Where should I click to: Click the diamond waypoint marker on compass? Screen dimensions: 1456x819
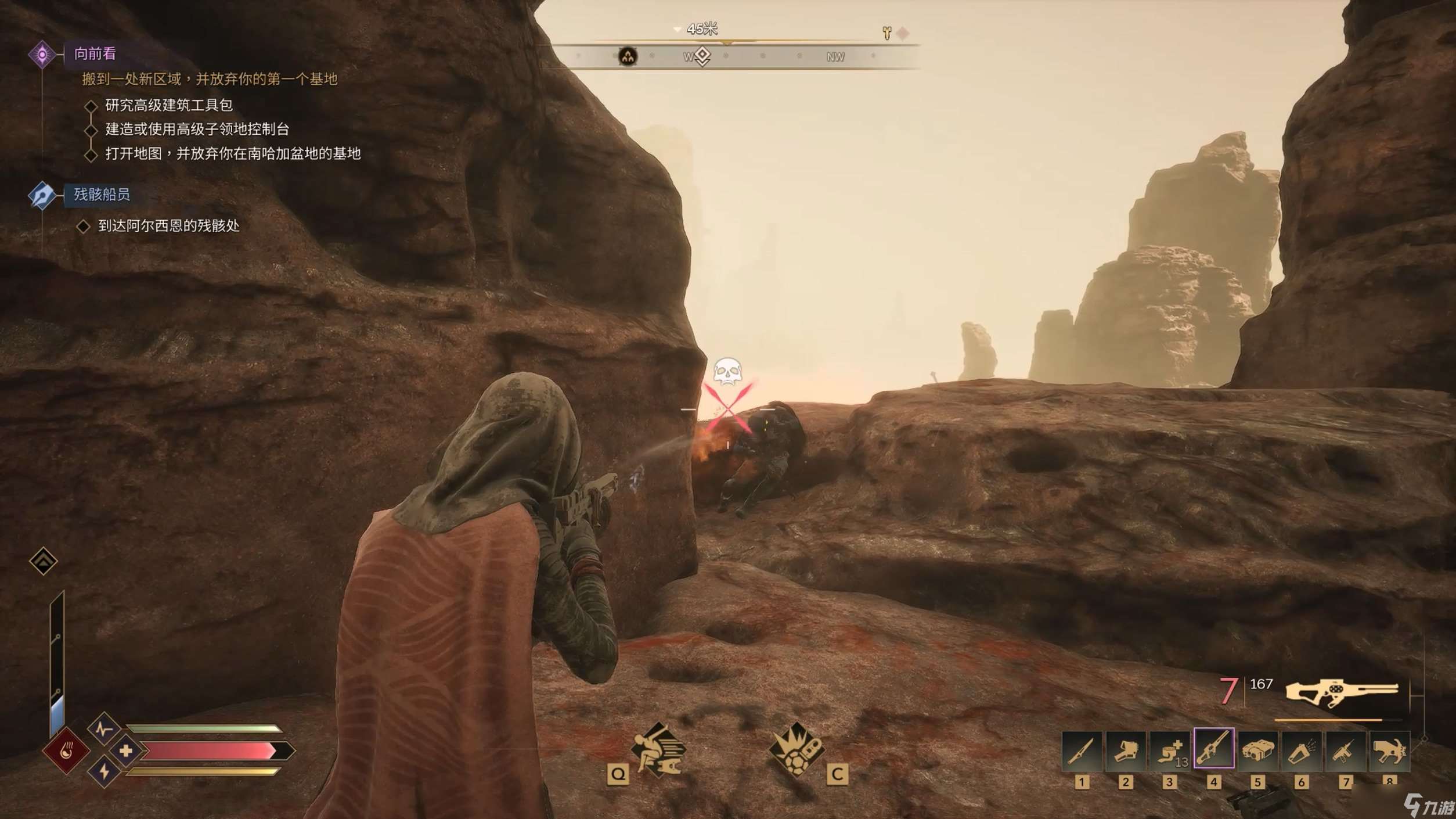[702, 56]
